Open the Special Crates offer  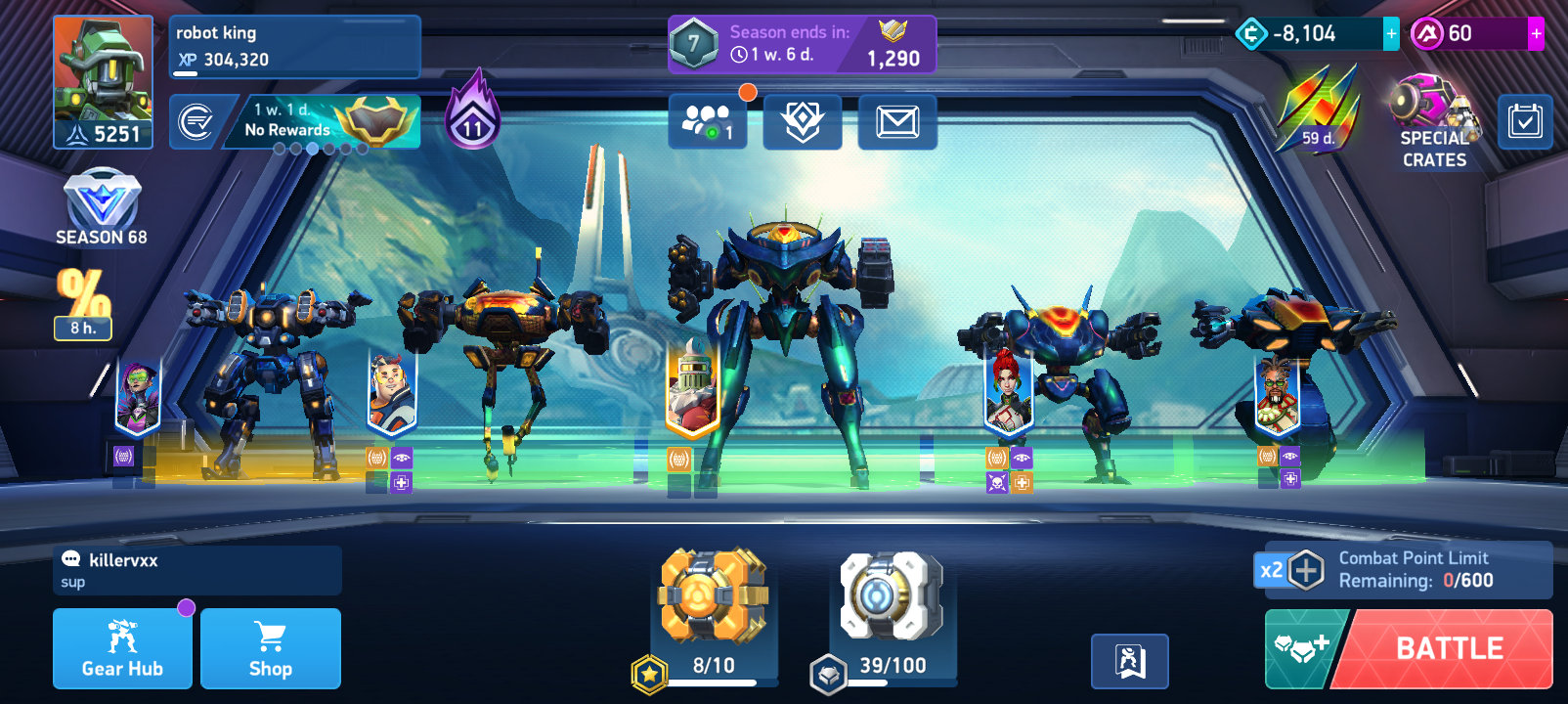point(1434,122)
